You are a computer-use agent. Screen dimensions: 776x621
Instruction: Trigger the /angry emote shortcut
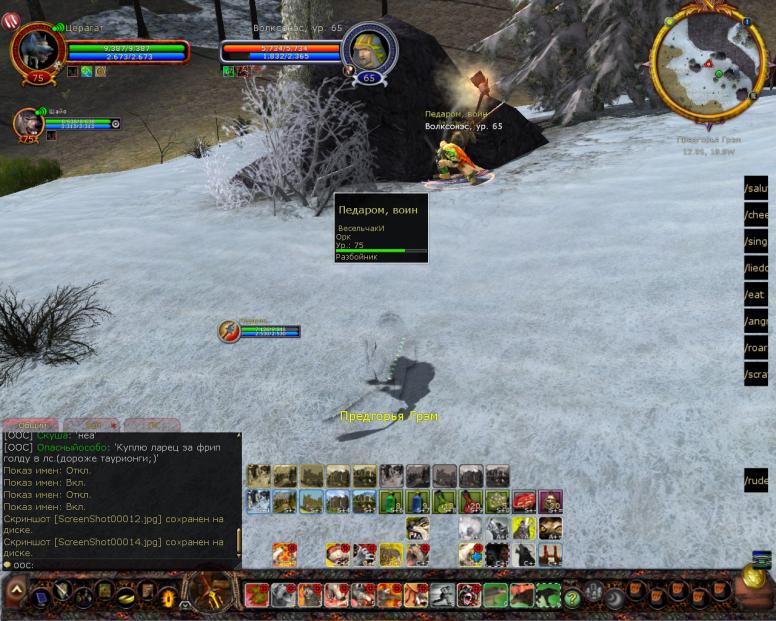(757, 321)
